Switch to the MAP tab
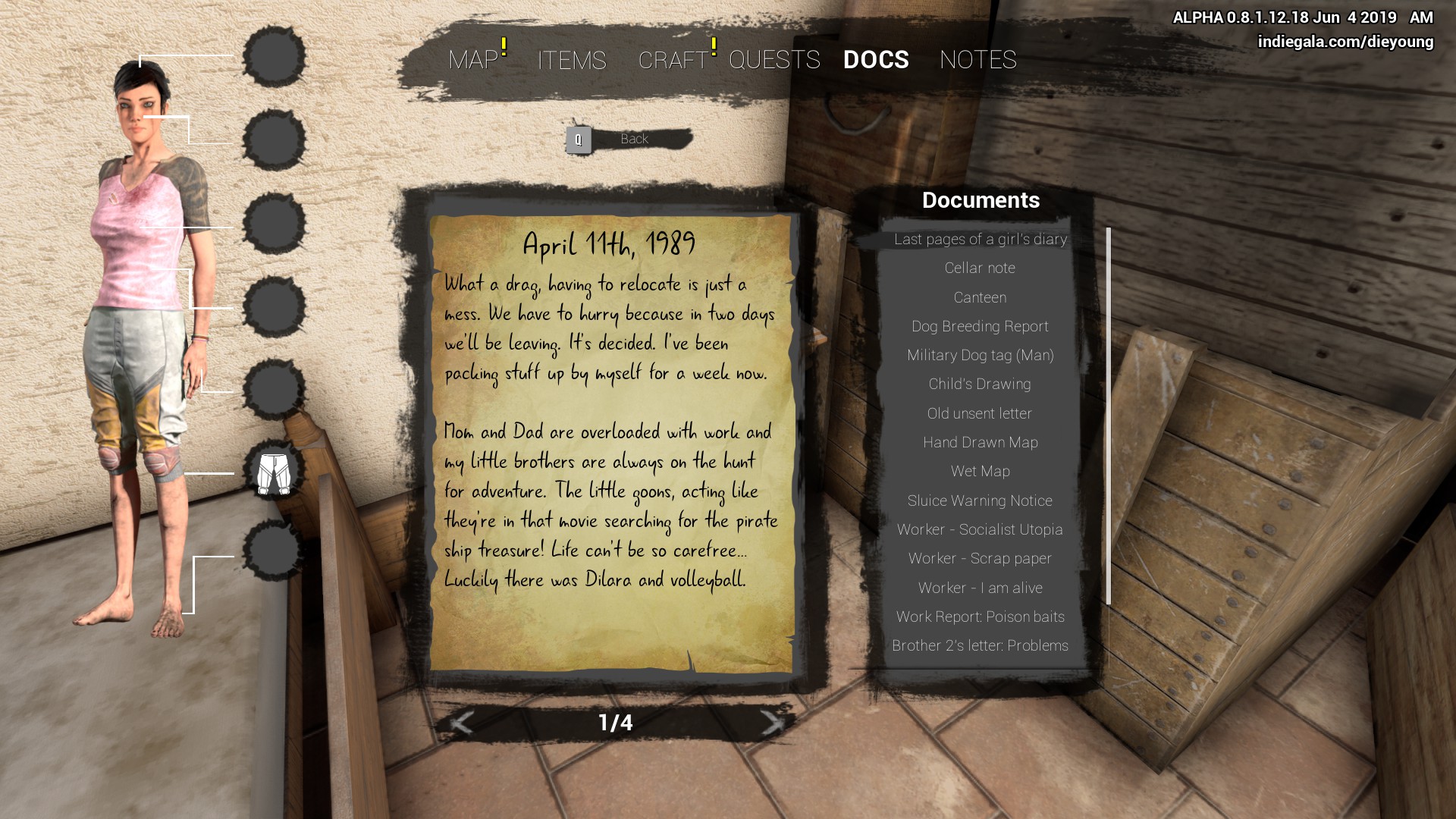The width and height of the screenshot is (1456, 819). click(x=472, y=60)
